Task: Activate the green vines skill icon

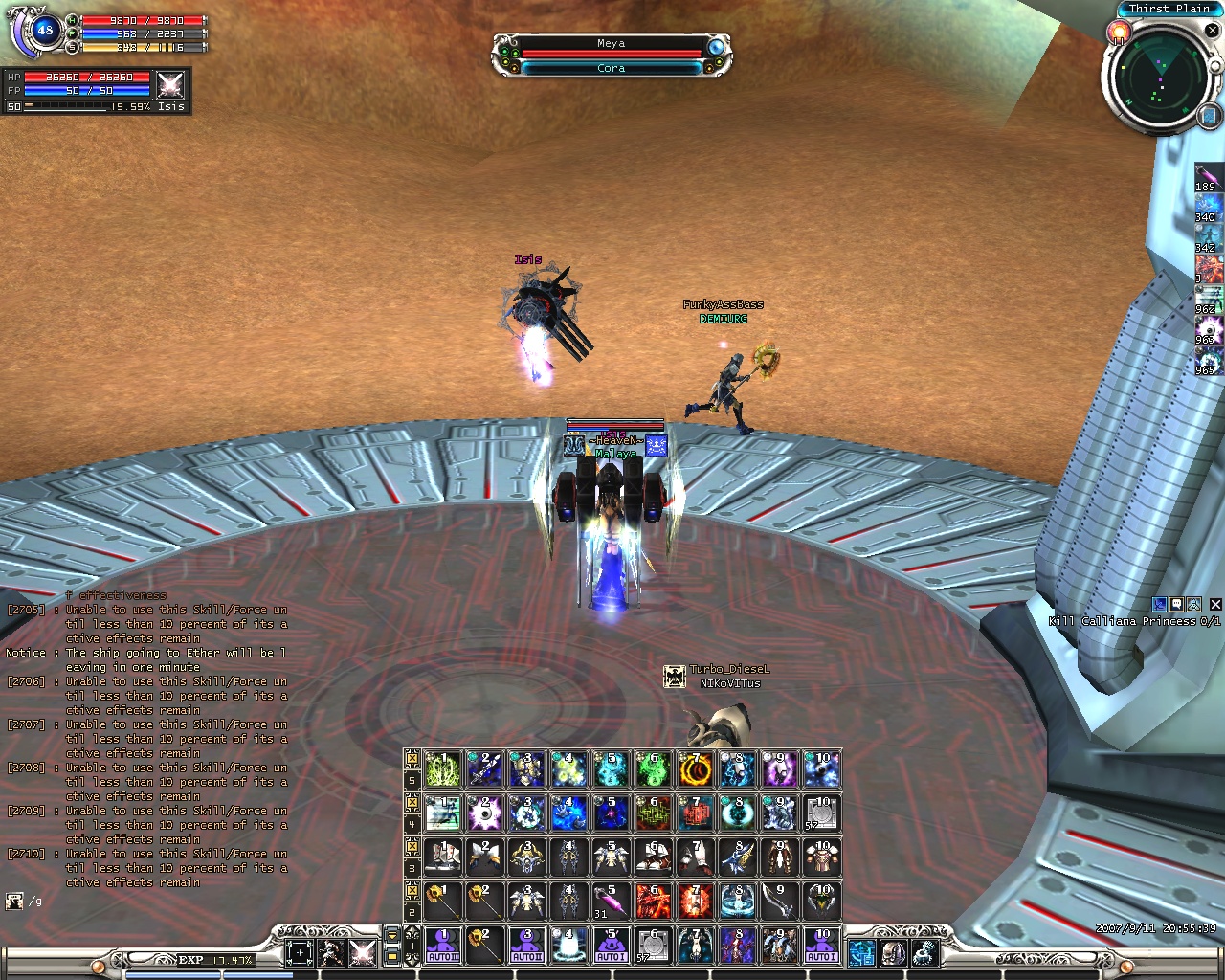Action: (x=443, y=769)
